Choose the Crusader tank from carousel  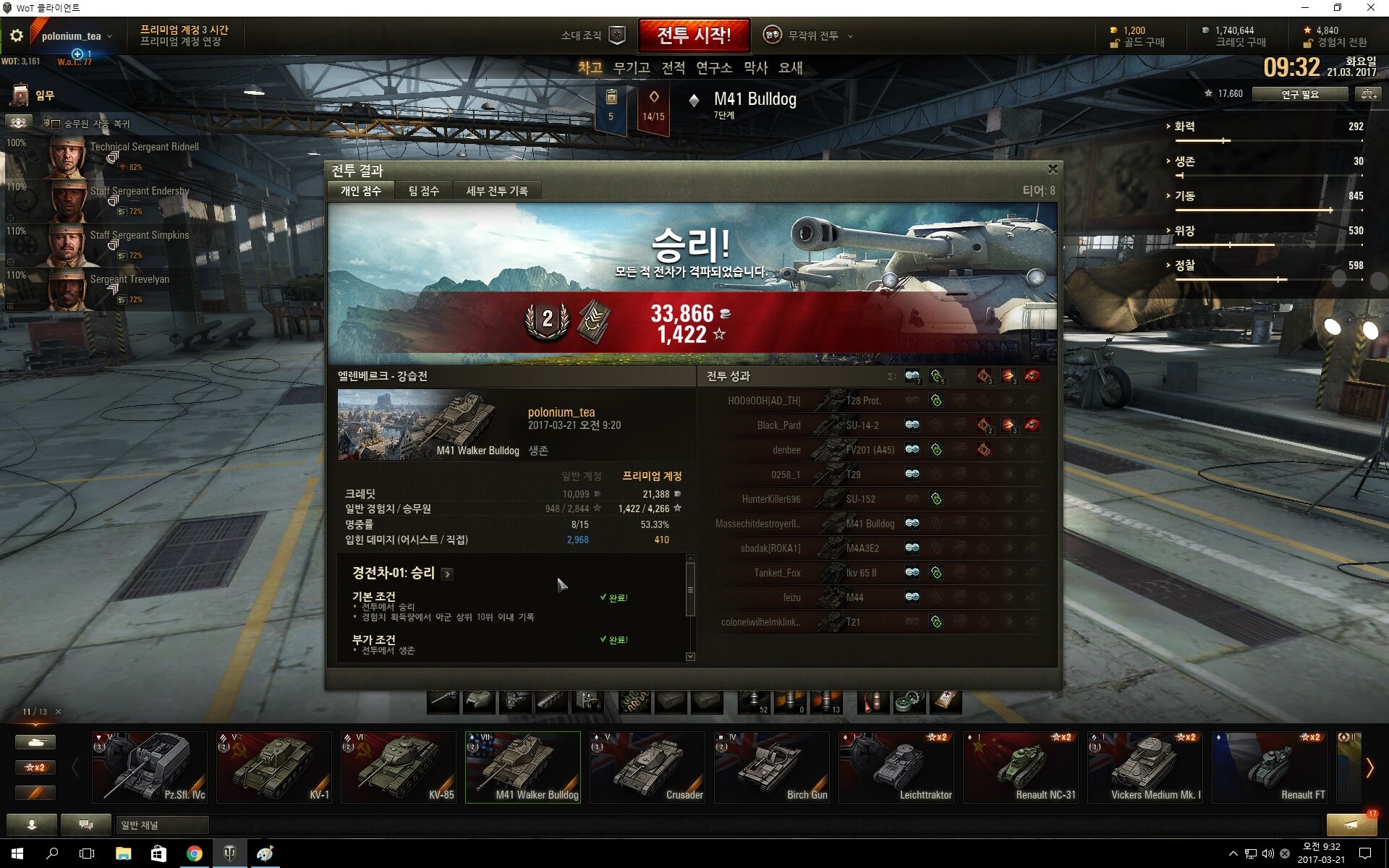(647, 767)
